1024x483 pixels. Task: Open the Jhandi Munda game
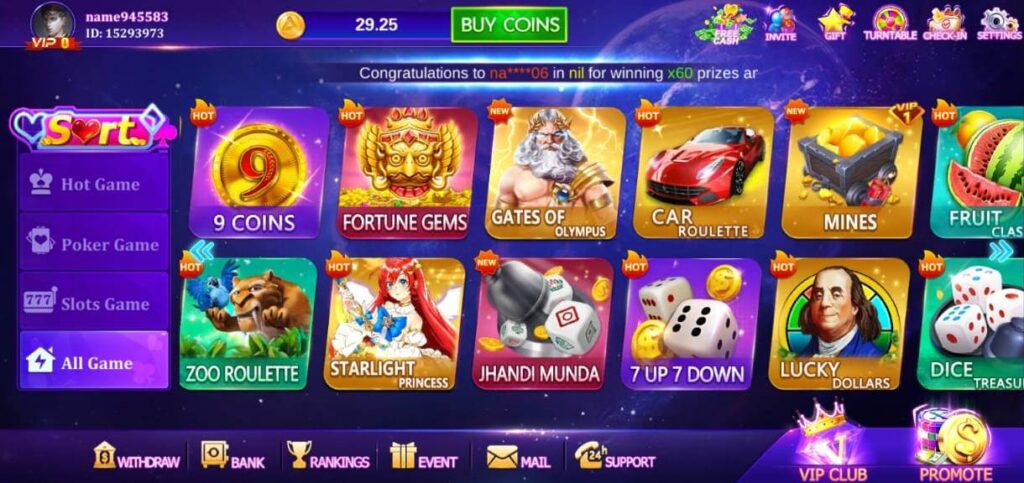pos(540,324)
